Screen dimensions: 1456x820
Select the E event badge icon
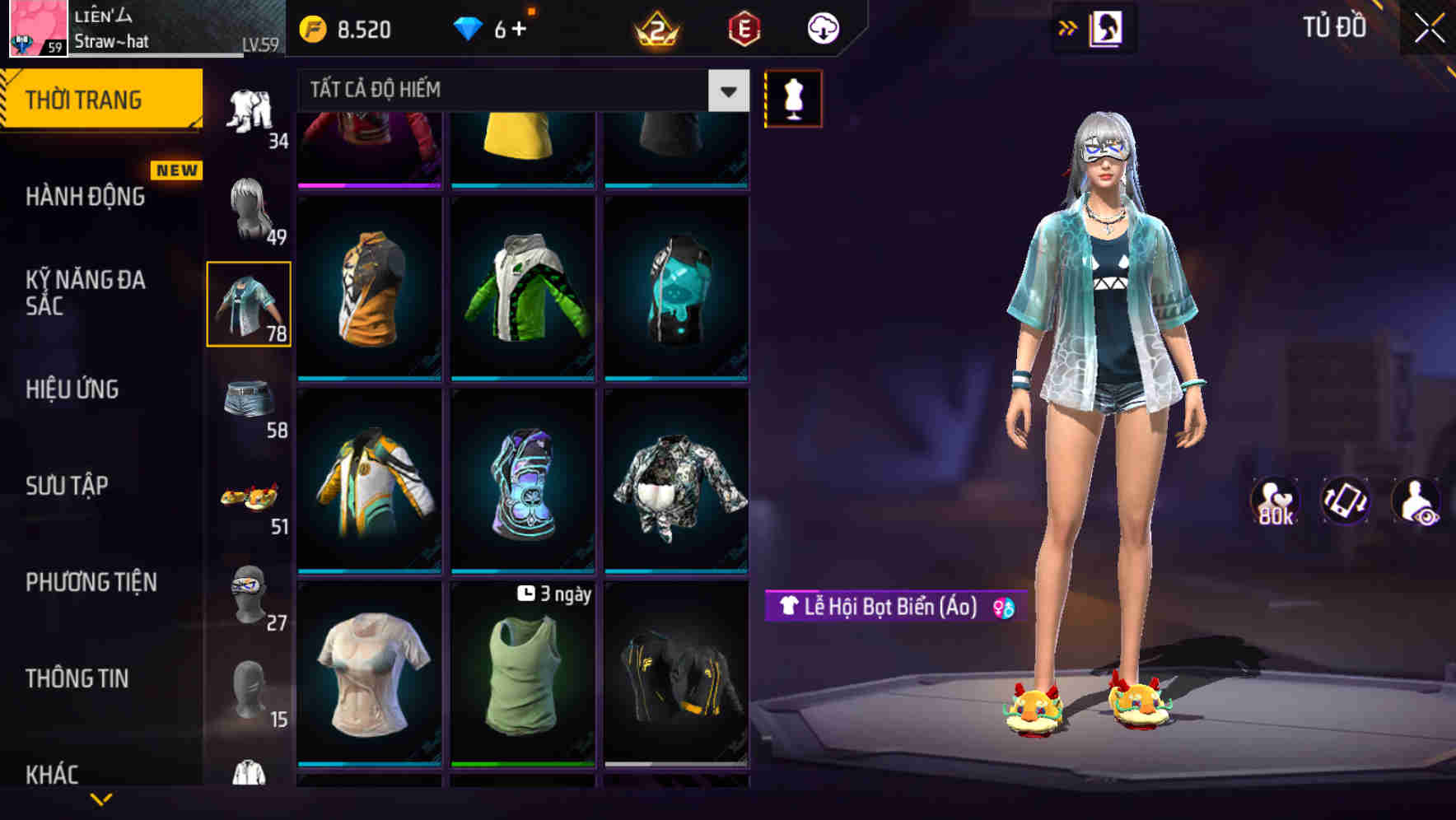tap(745, 27)
